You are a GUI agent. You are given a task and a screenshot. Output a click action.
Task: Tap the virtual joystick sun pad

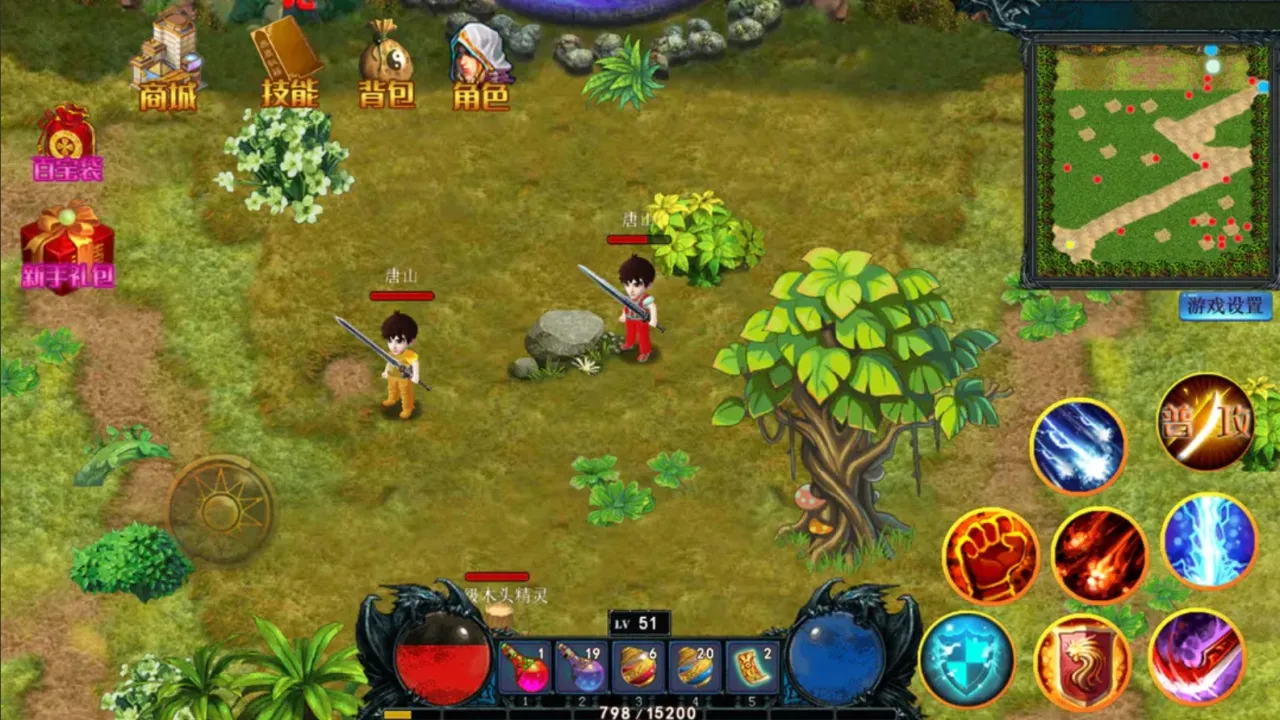coord(221,510)
